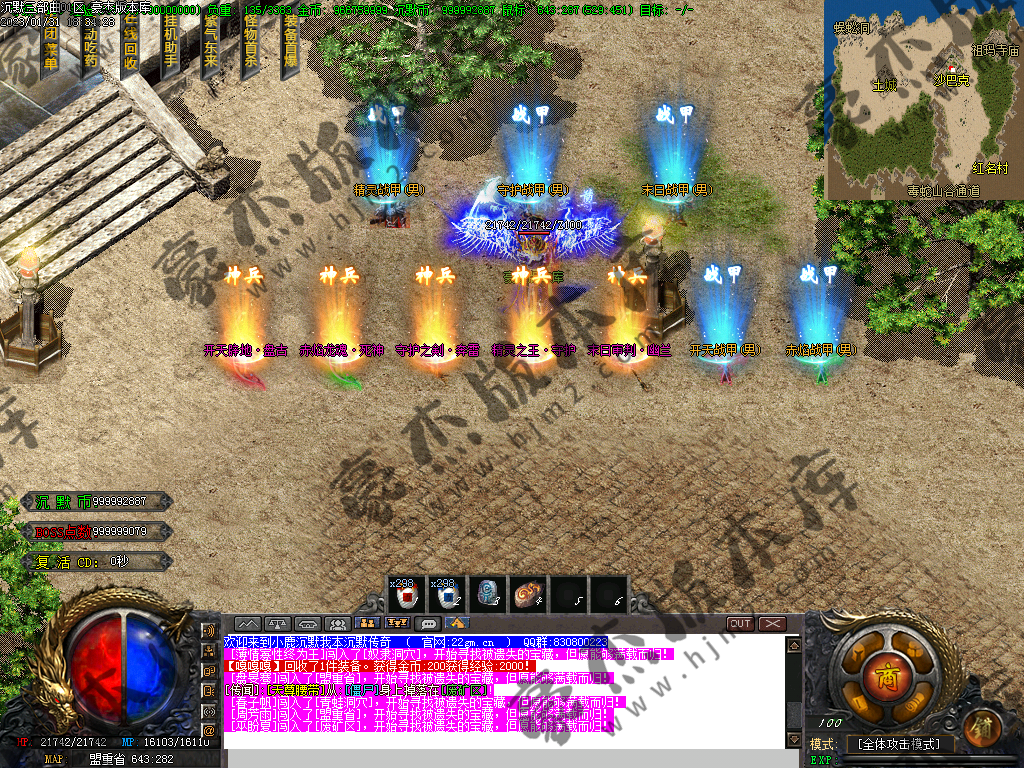Click the minimap in the corner
Screen dimensions: 1024x768
coord(922,100)
